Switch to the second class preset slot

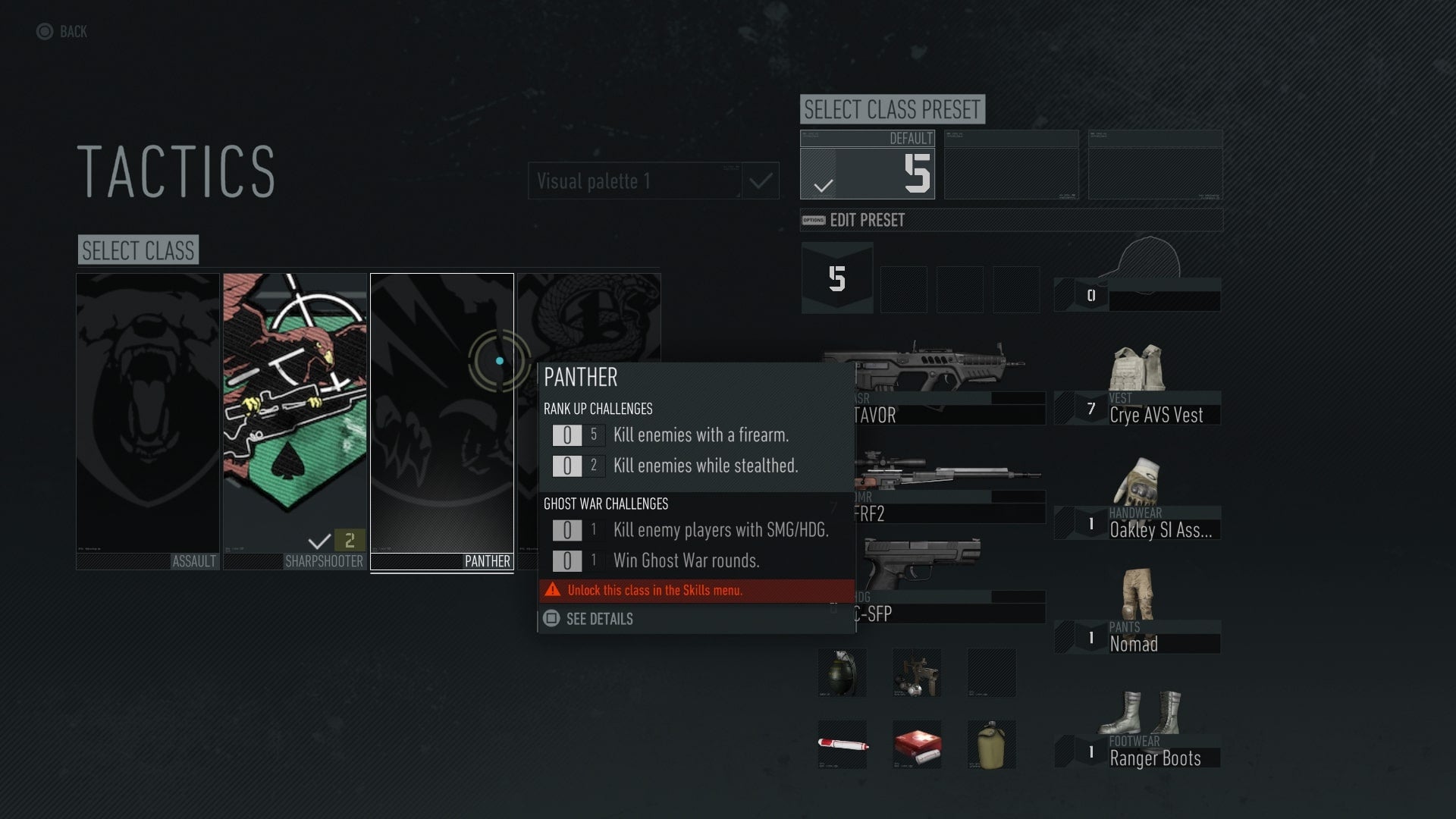click(x=1012, y=164)
